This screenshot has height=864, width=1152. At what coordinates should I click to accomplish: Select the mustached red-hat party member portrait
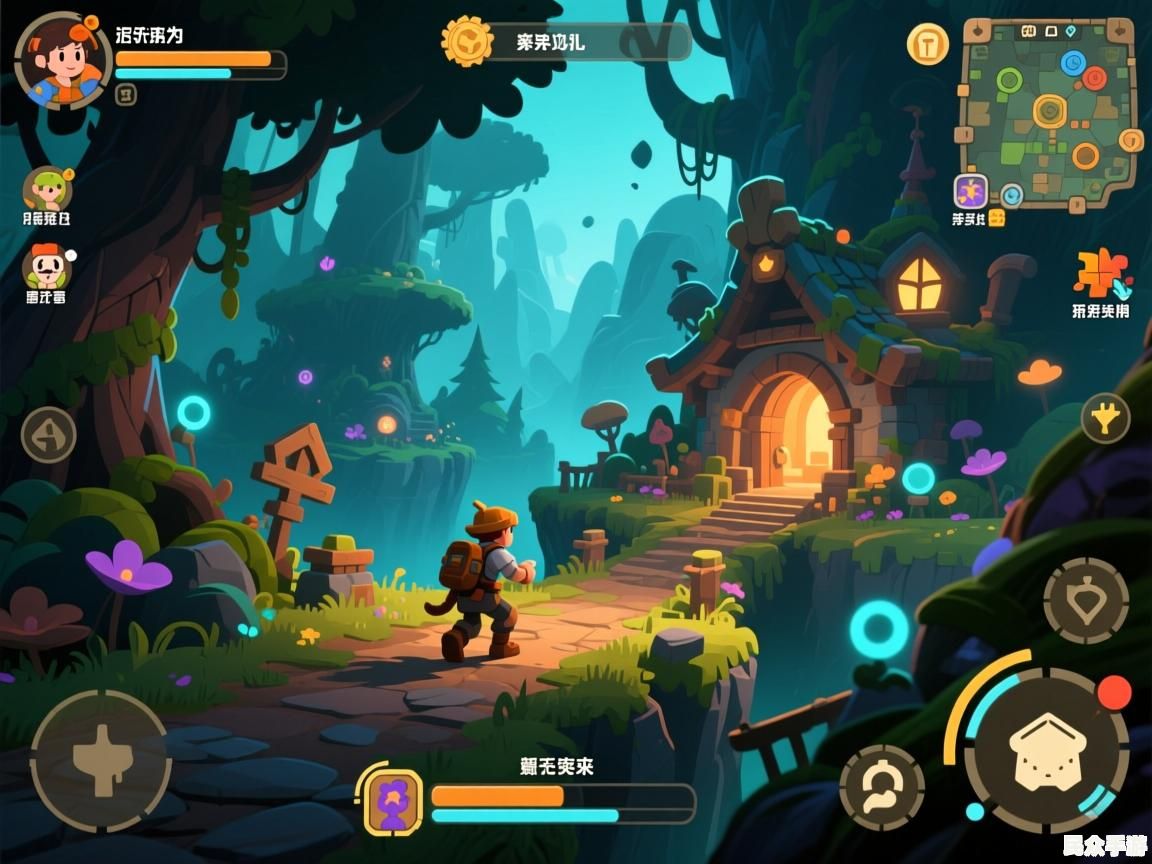[46, 266]
